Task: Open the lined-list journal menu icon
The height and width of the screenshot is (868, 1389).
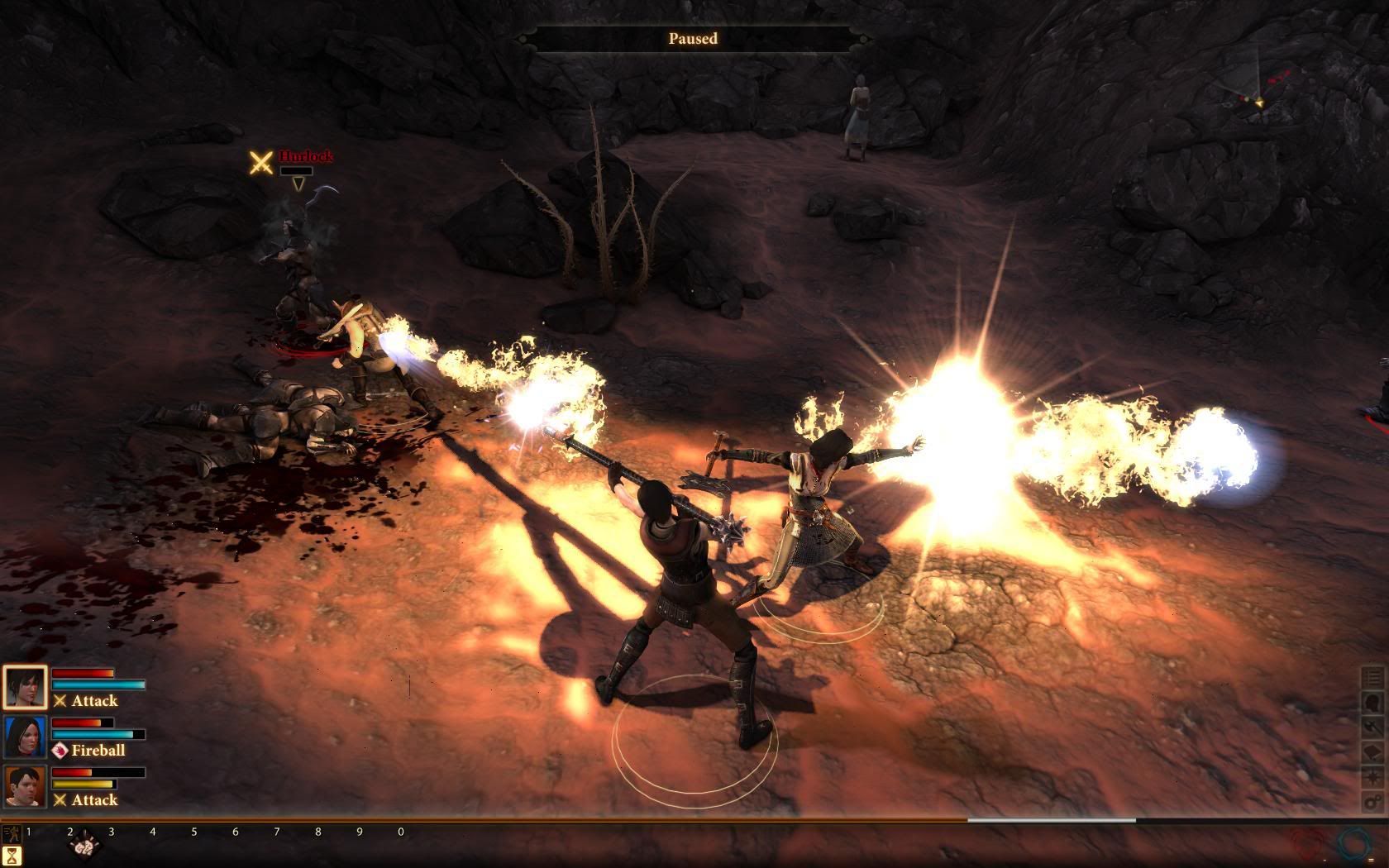Action: [x=1373, y=677]
